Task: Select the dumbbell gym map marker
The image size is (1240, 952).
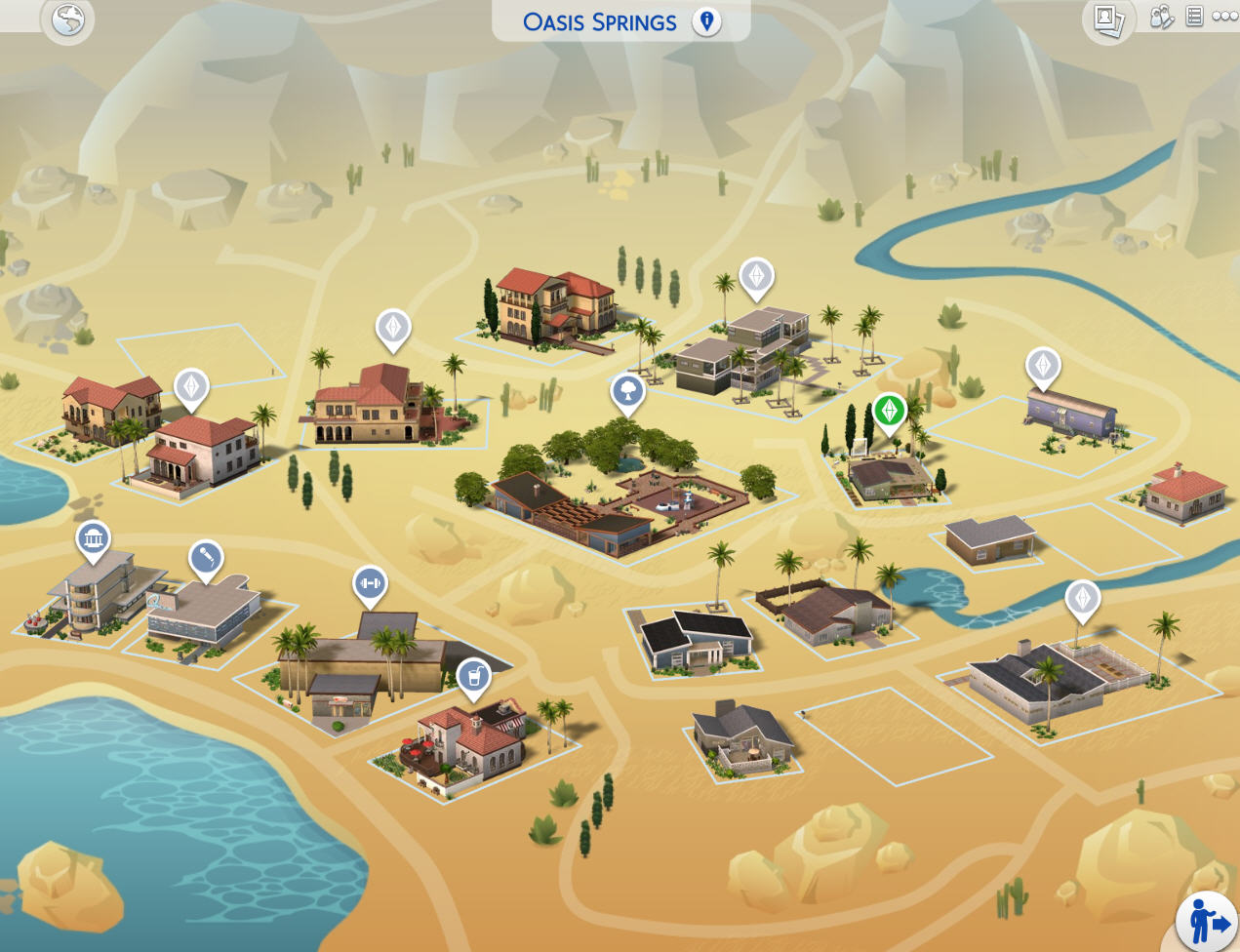Action: (x=370, y=583)
